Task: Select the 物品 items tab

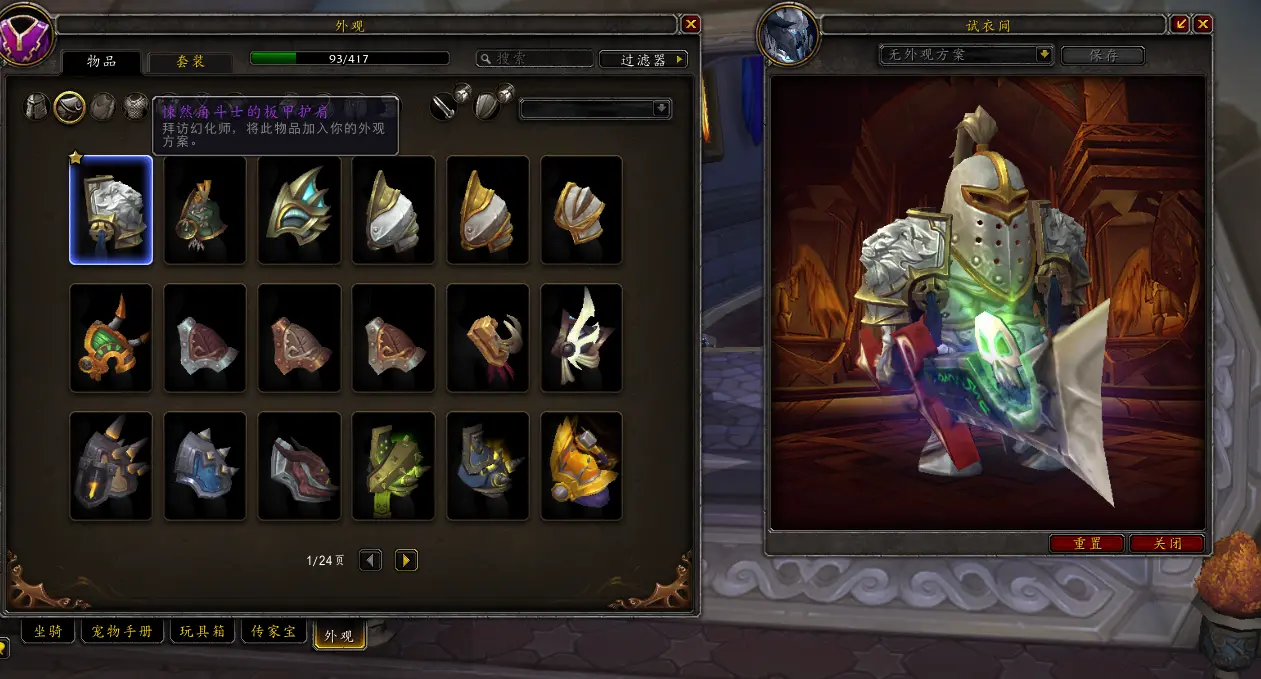Action: click(x=101, y=61)
